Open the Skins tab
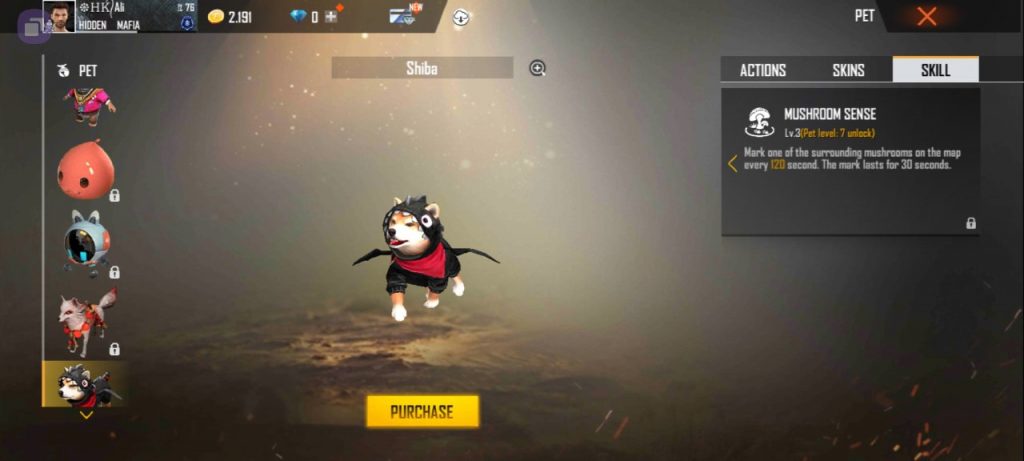Image resolution: width=1024 pixels, height=461 pixels. point(848,70)
